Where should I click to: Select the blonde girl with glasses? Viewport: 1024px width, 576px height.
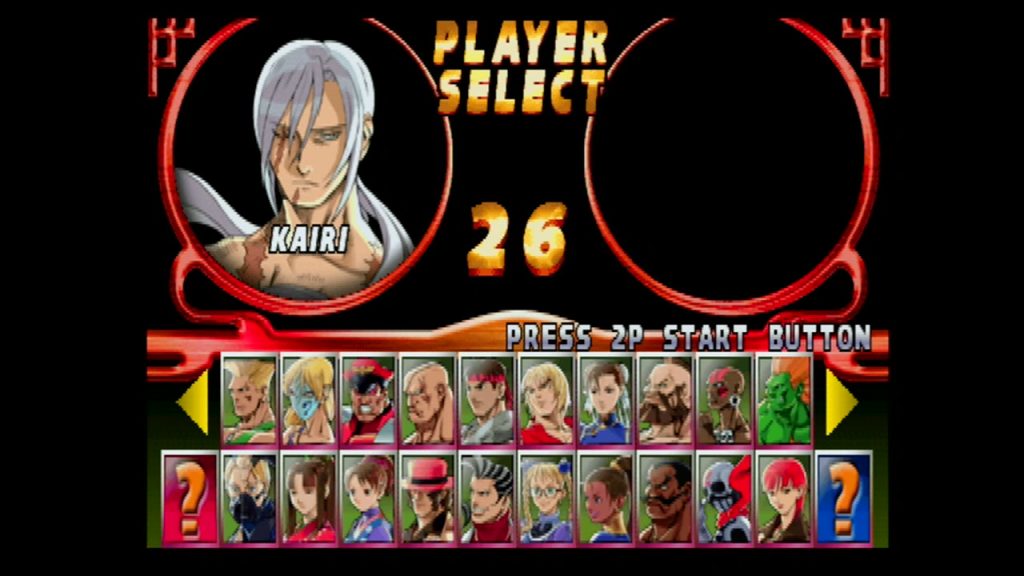pos(546,498)
